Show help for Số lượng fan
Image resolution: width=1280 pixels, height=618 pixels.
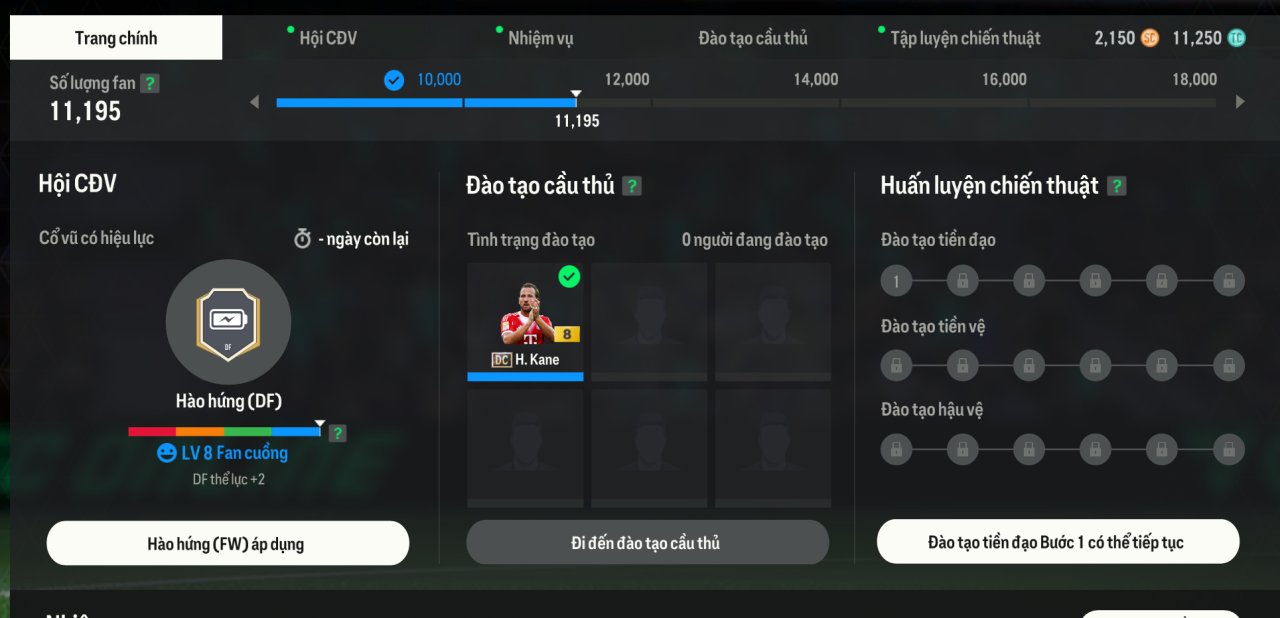click(x=150, y=83)
